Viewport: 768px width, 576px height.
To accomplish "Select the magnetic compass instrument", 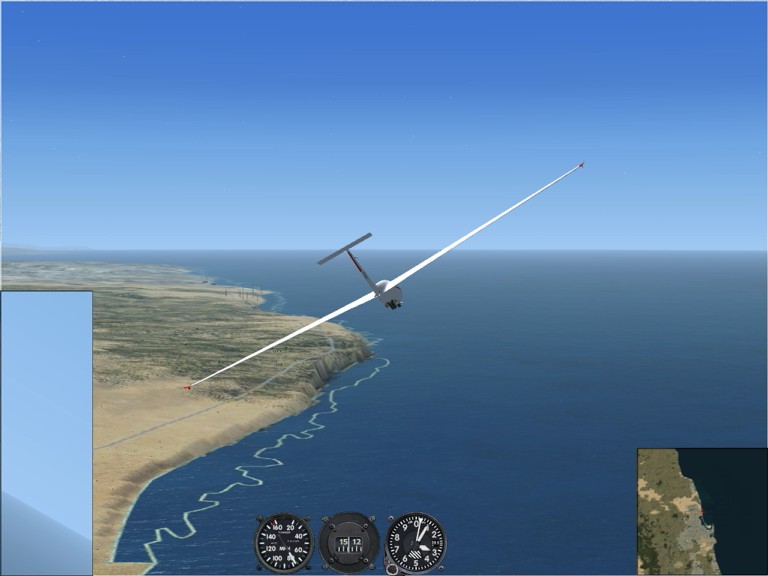I will click(349, 542).
